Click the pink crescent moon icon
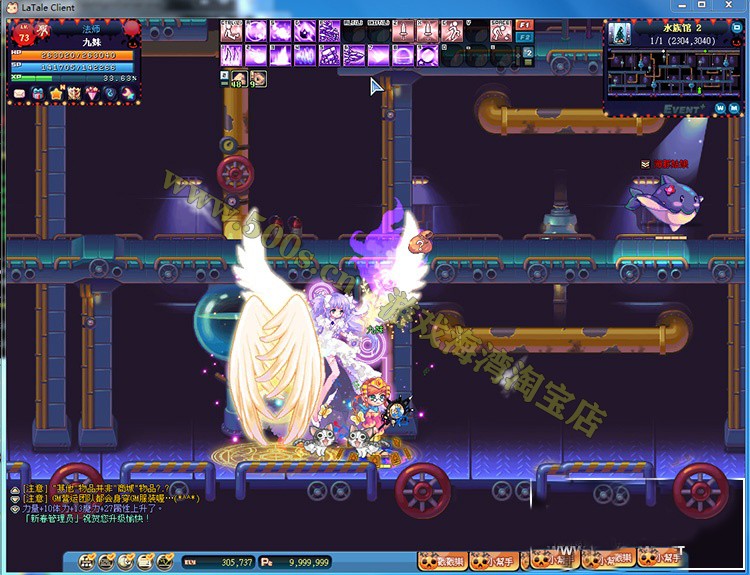The height and width of the screenshot is (575, 750). (x=128, y=94)
